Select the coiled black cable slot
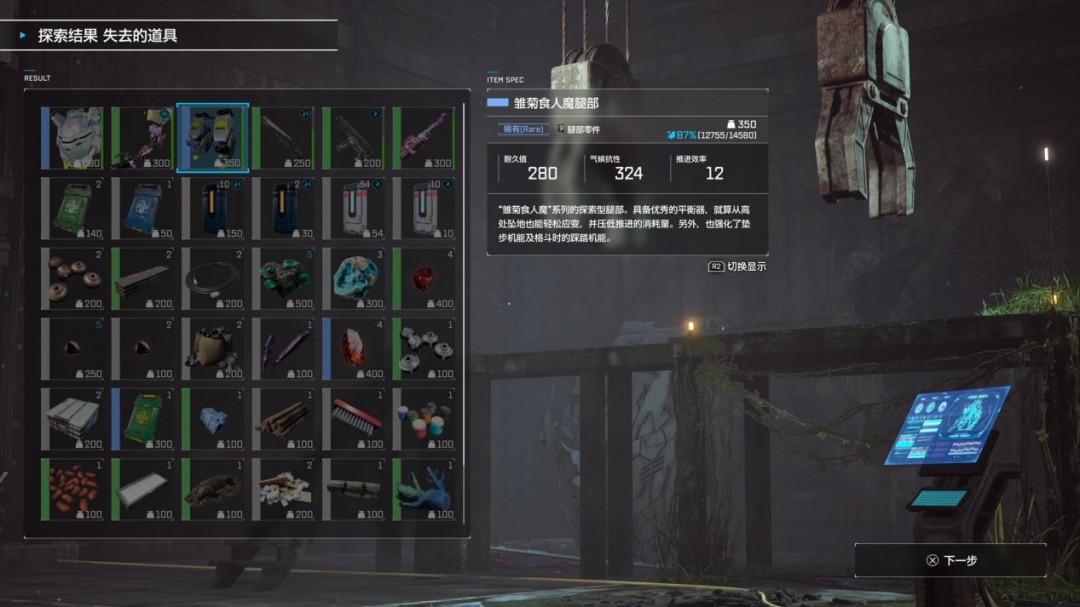The width and height of the screenshot is (1080, 607). [x=212, y=278]
